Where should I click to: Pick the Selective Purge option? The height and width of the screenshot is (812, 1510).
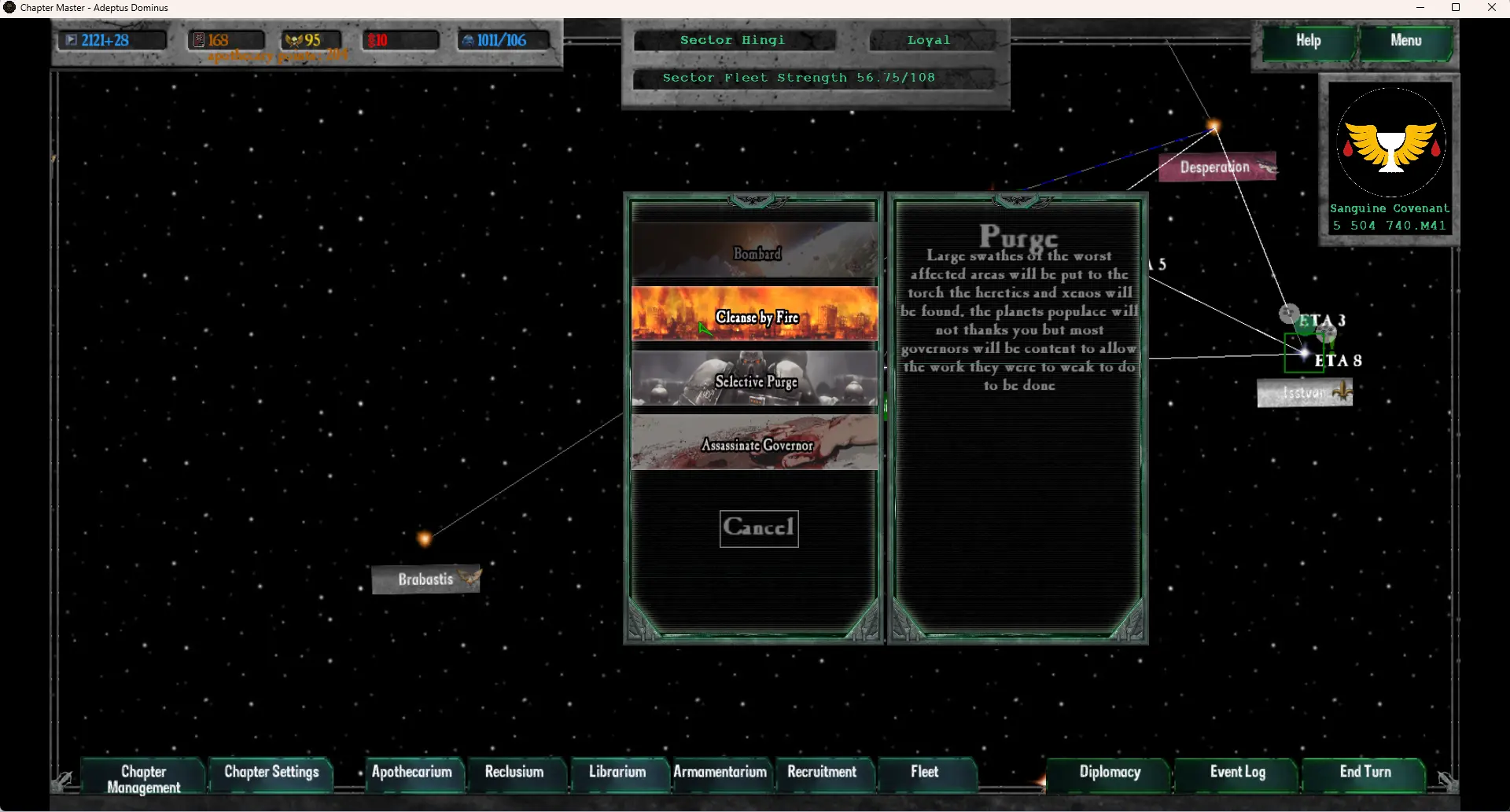point(755,380)
